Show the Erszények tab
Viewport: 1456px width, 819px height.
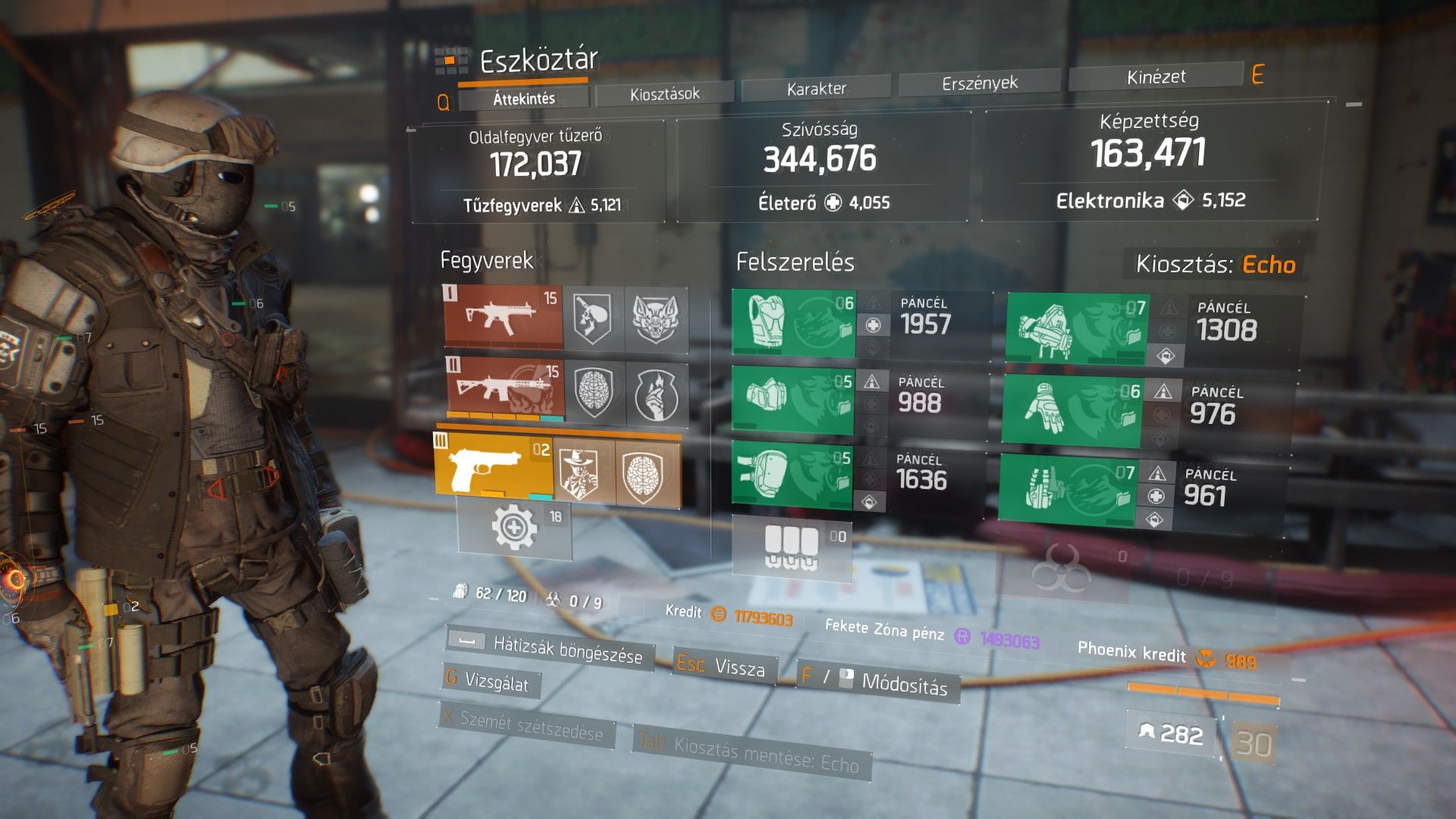point(979,83)
